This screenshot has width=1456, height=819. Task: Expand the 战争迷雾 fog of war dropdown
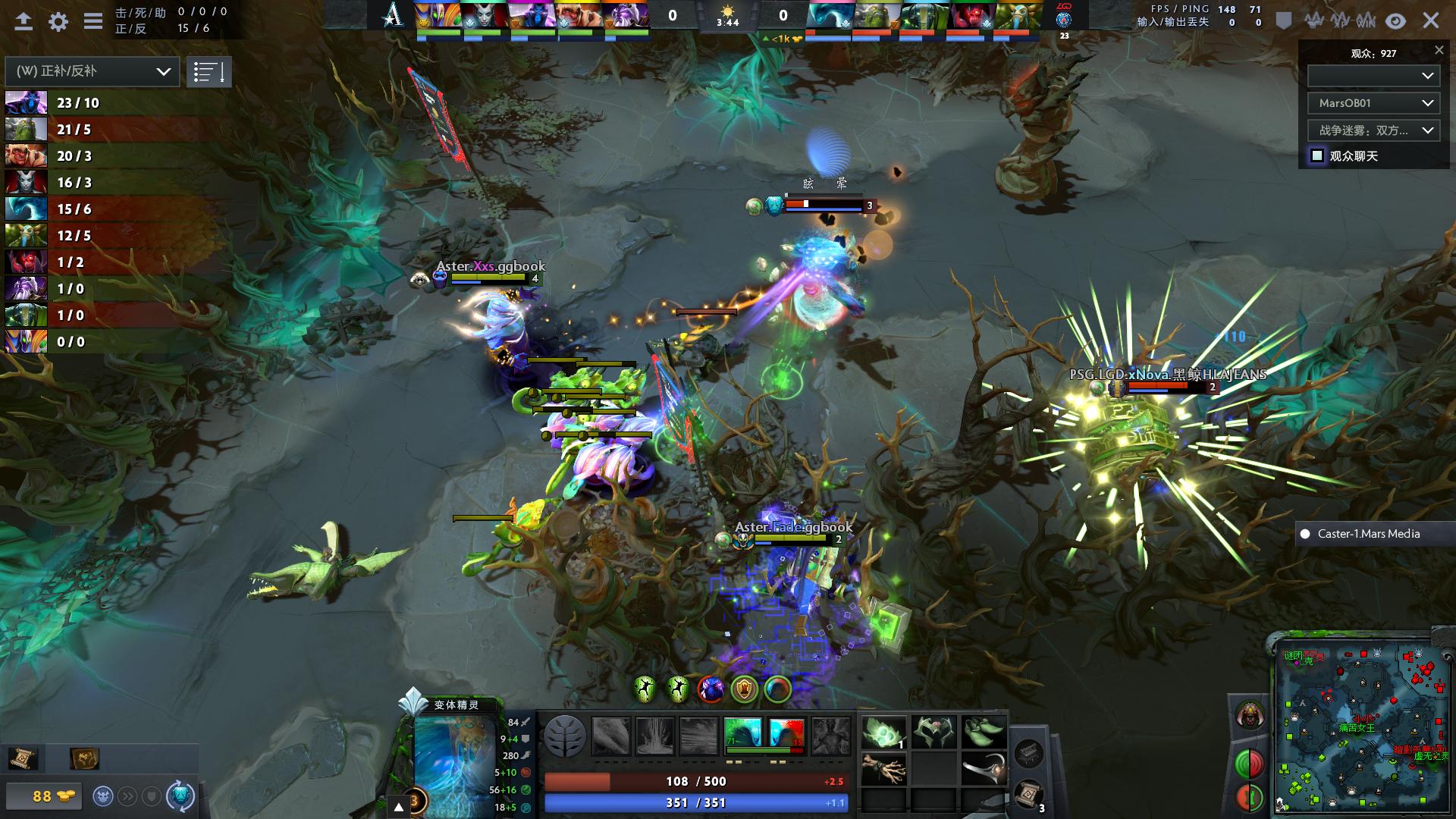coord(1373,130)
